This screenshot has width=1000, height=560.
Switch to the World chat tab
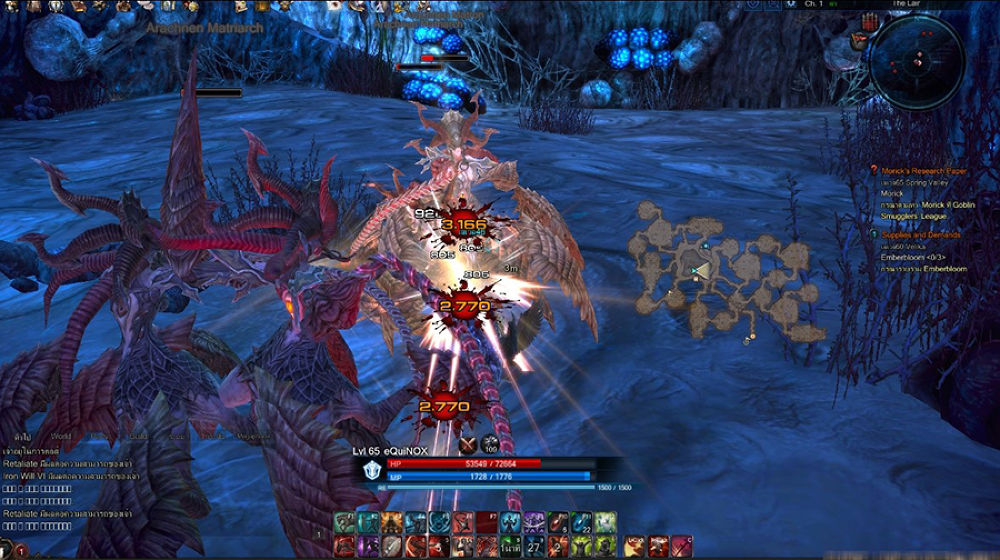(61, 436)
